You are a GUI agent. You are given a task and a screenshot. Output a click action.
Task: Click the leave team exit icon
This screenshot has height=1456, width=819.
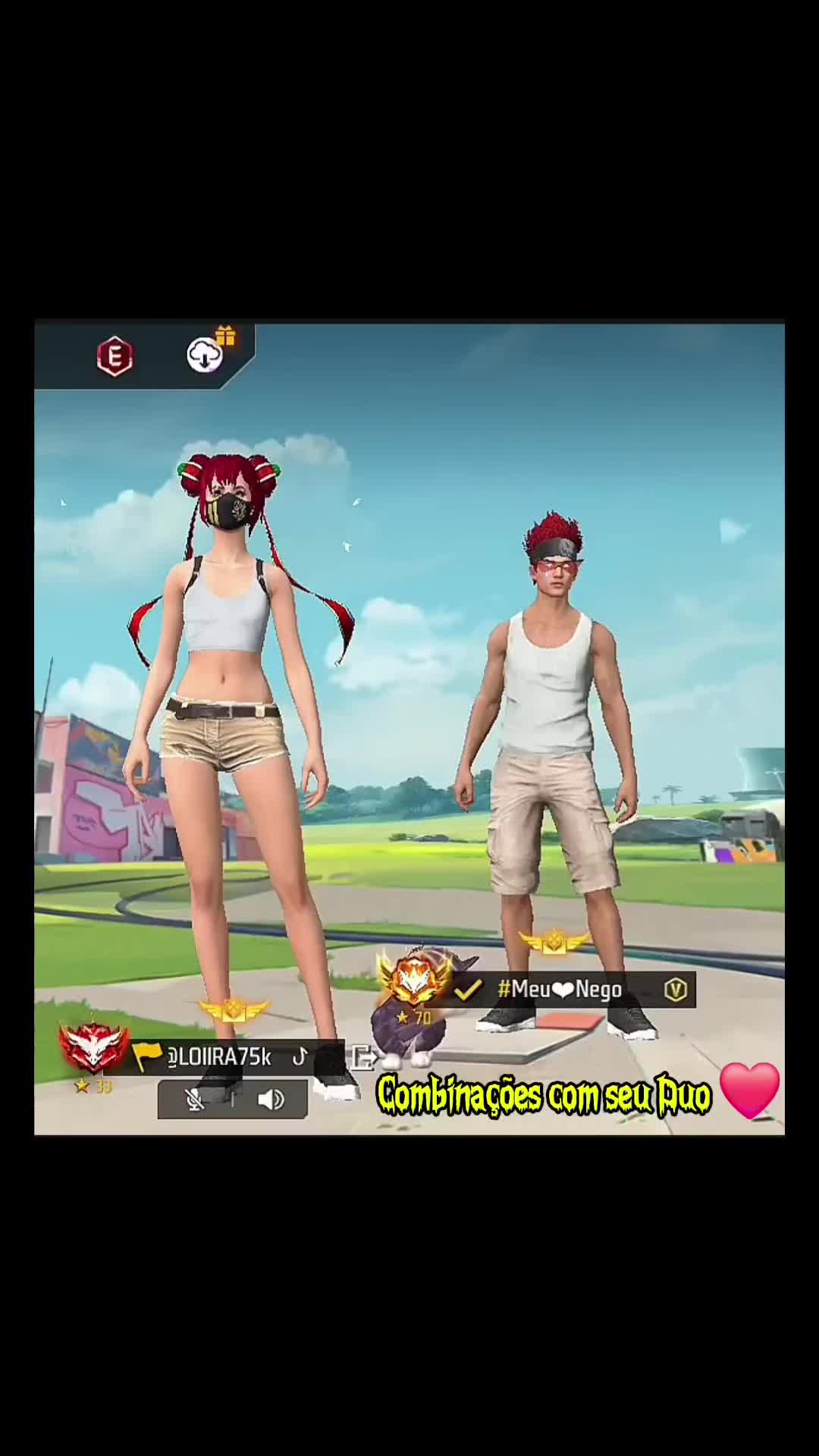coord(363,1056)
